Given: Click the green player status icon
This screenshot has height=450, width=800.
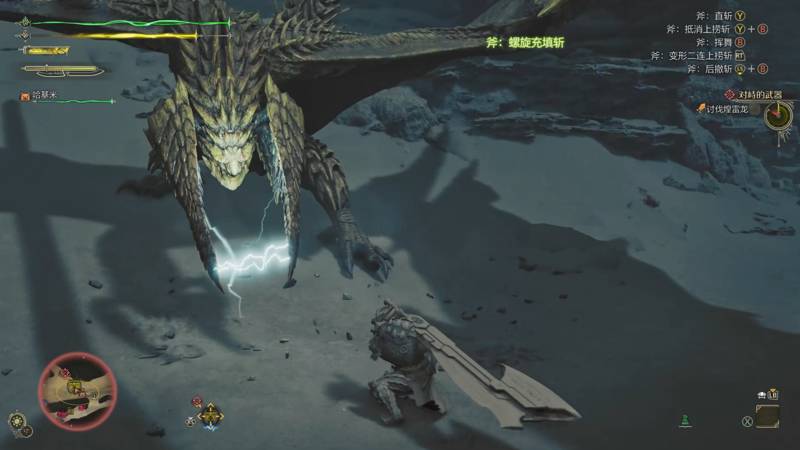Looking at the screenshot, I should [685, 420].
